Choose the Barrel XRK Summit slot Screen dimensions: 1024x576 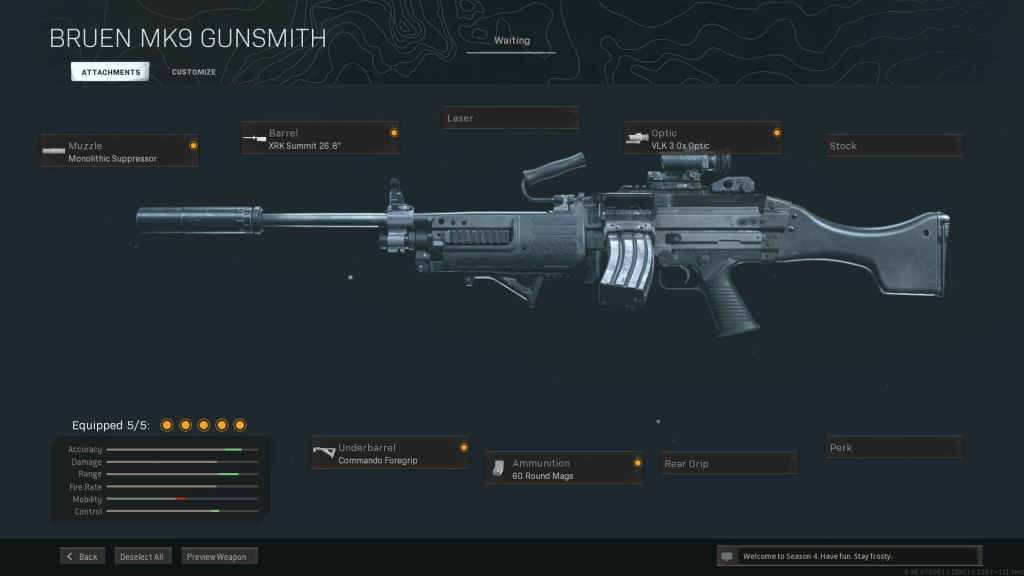(x=320, y=138)
